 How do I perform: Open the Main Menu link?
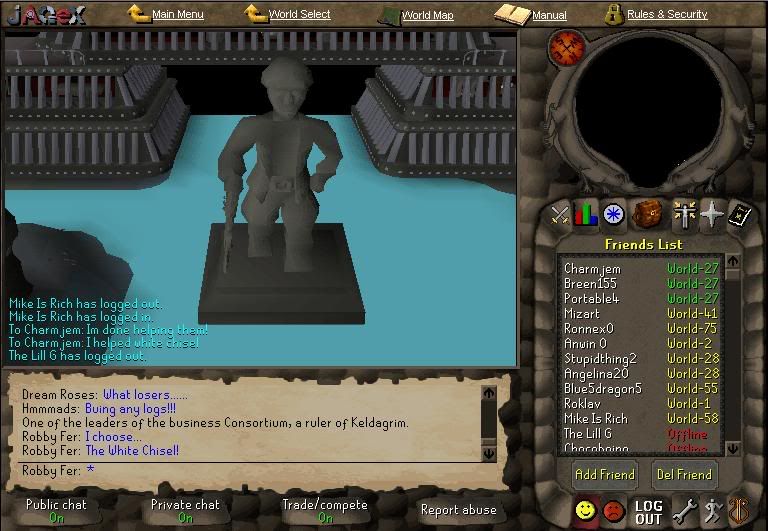coord(177,15)
